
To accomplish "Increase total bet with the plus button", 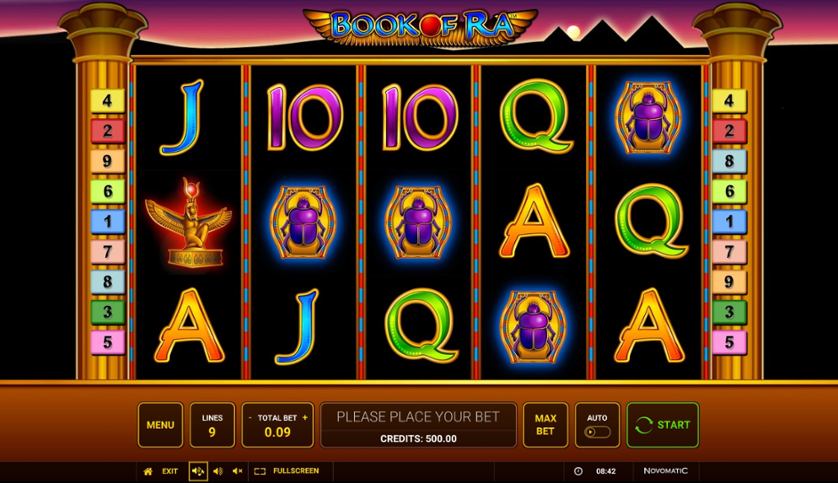I will tap(305, 417).
